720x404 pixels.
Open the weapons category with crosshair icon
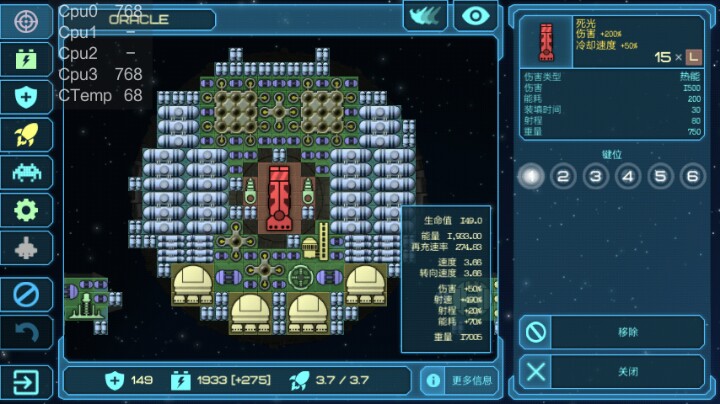(x=26, y=21)
